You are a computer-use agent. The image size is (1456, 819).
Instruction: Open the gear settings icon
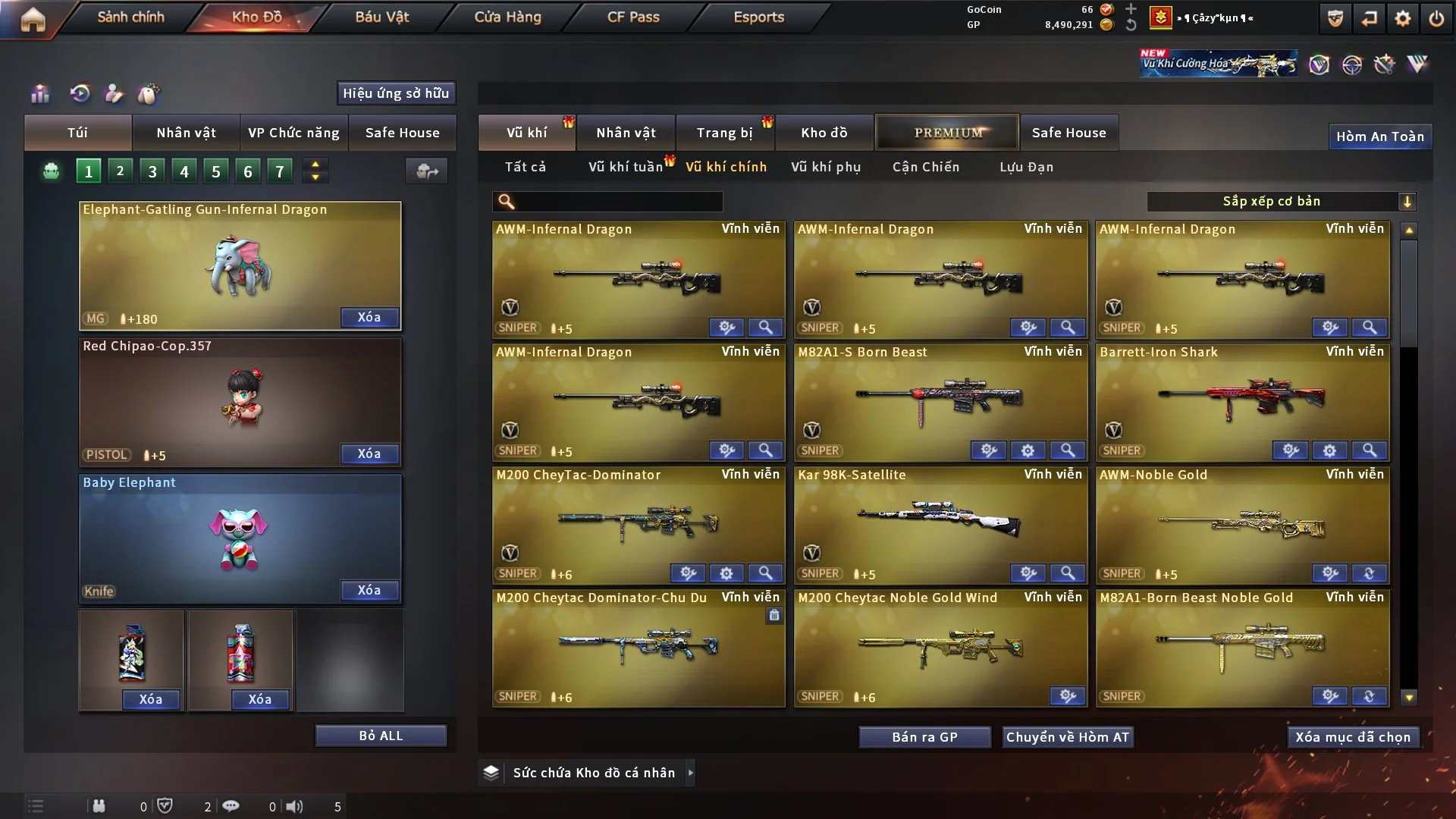click(1403, 18)
